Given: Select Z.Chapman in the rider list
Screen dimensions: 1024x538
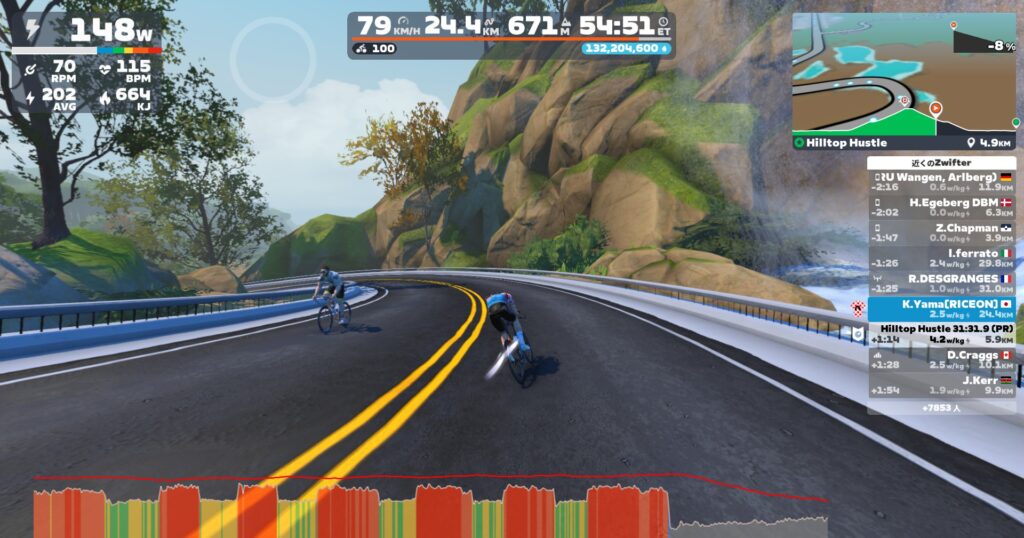Looking at the screenshot, I should tap(941, 233).
